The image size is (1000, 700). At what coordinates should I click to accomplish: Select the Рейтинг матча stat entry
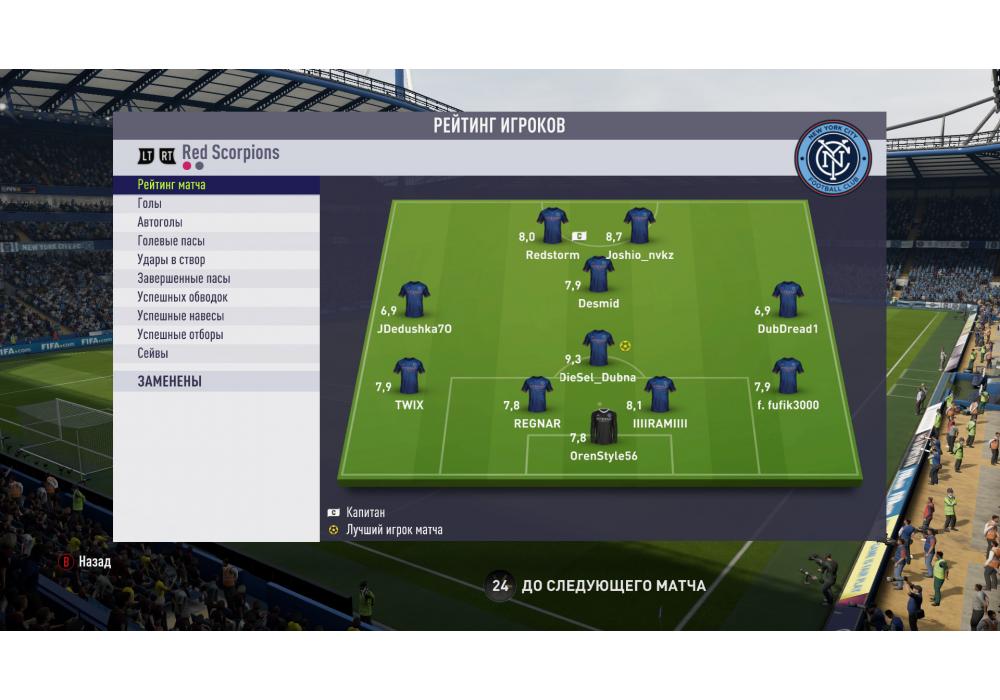coord(216,185)
